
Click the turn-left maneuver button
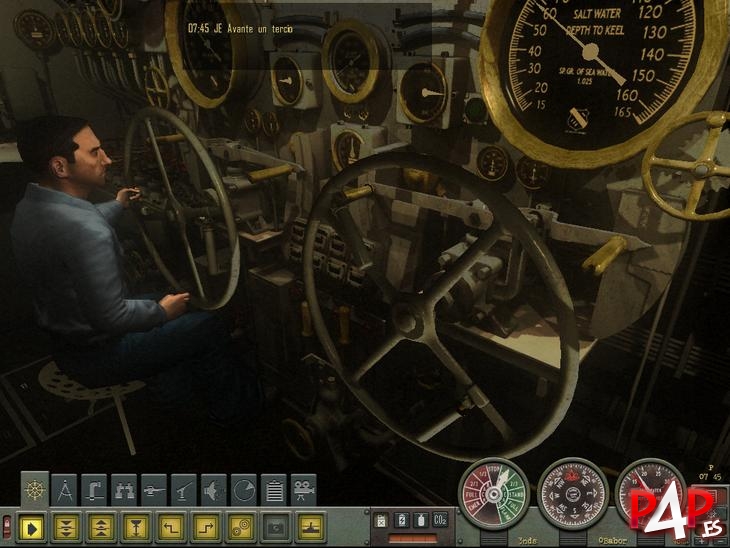(x=169, y=524)
